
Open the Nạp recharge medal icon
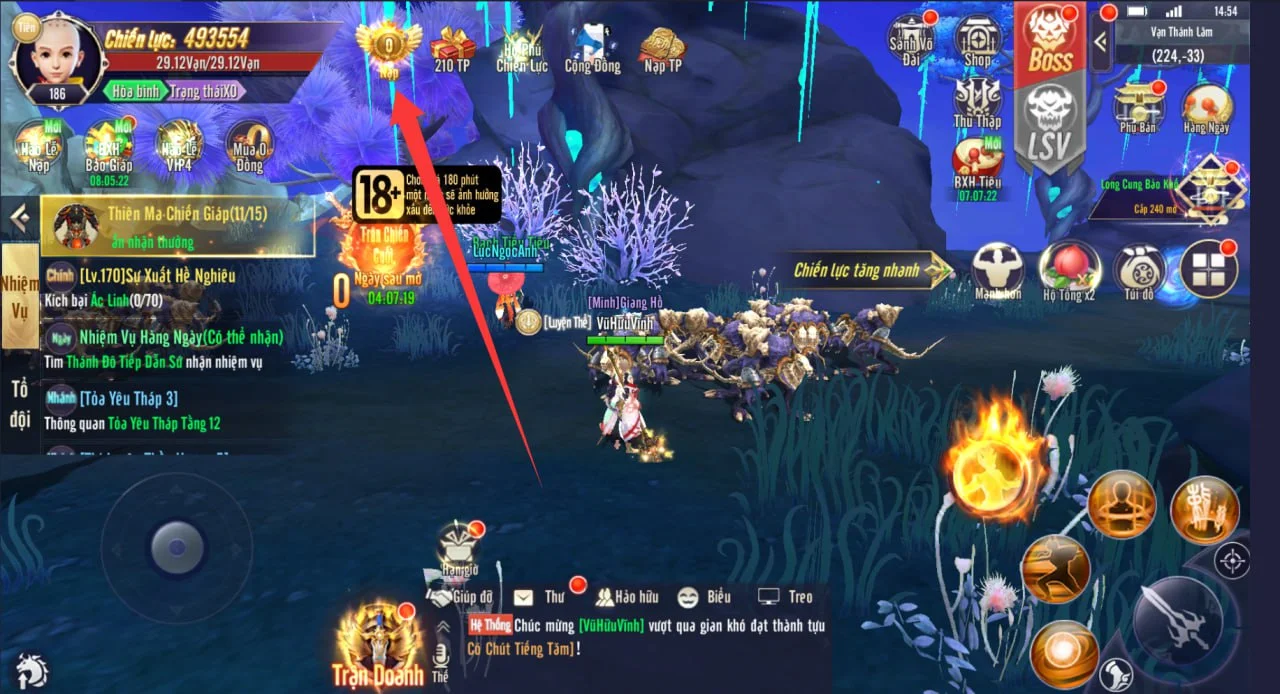click(388, 45)
